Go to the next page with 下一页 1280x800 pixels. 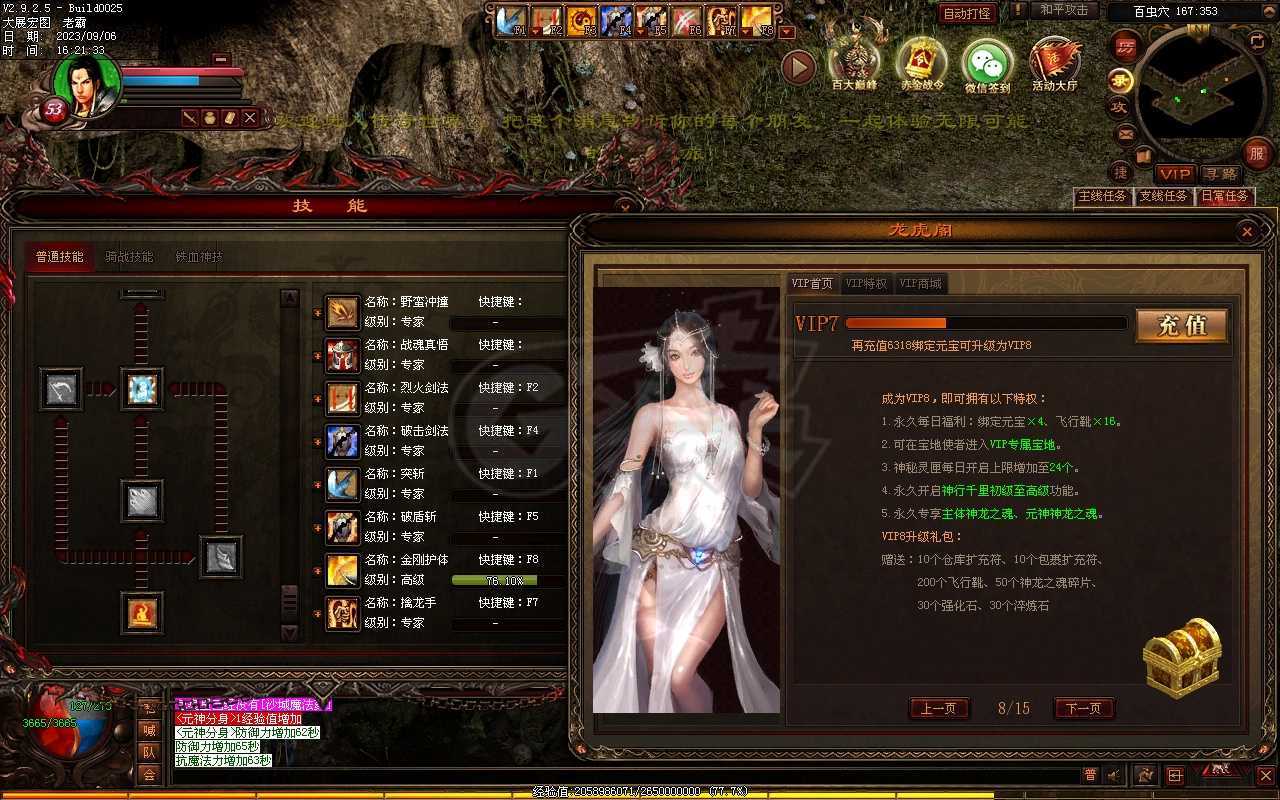1083,708
